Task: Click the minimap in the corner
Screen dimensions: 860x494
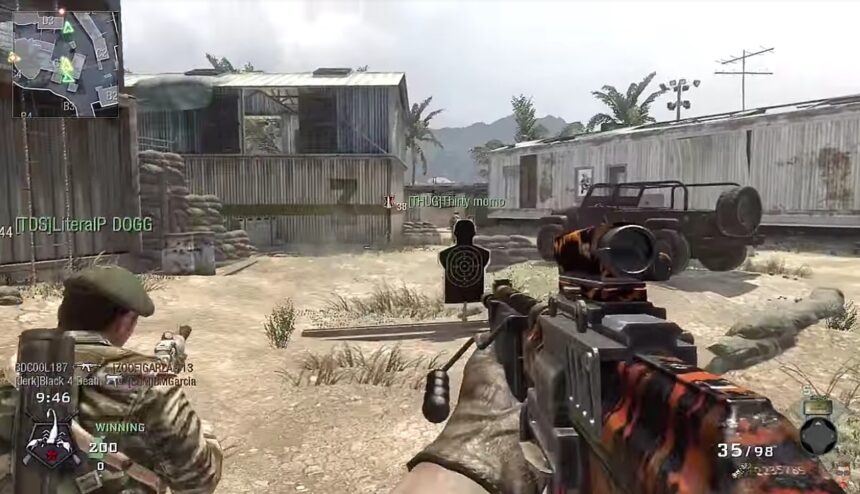Action: (x=66, y=62)
